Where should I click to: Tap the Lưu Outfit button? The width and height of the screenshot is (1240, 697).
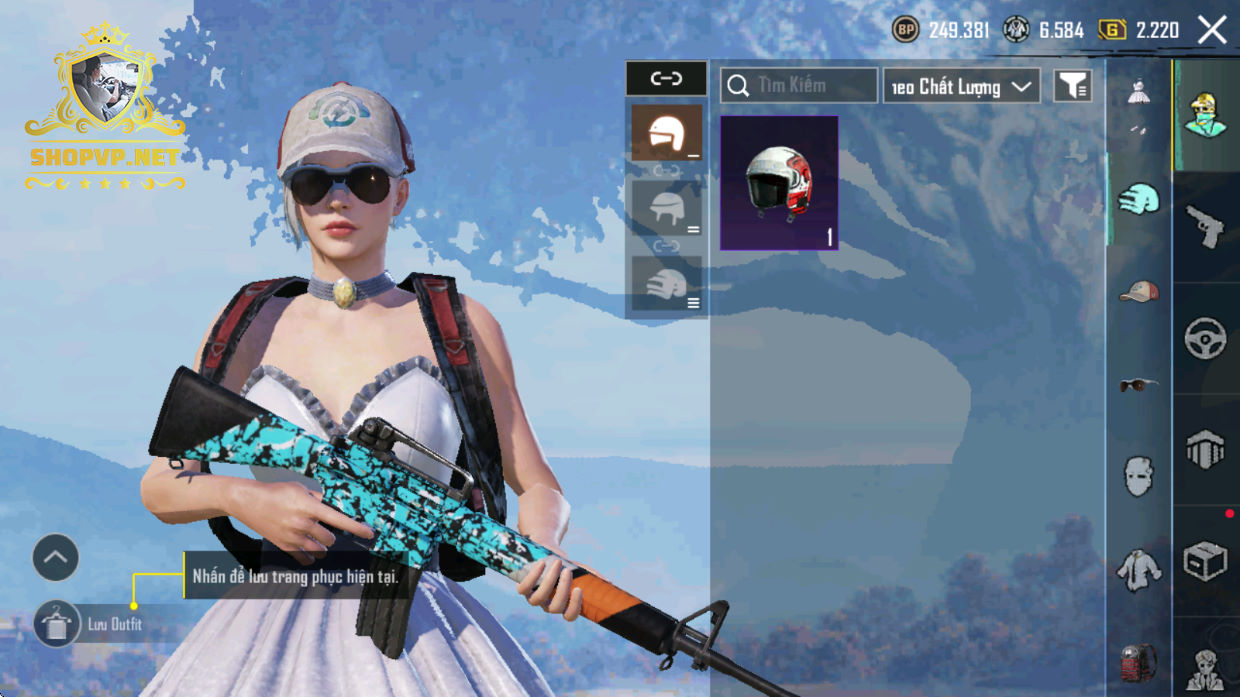point(58,624)
